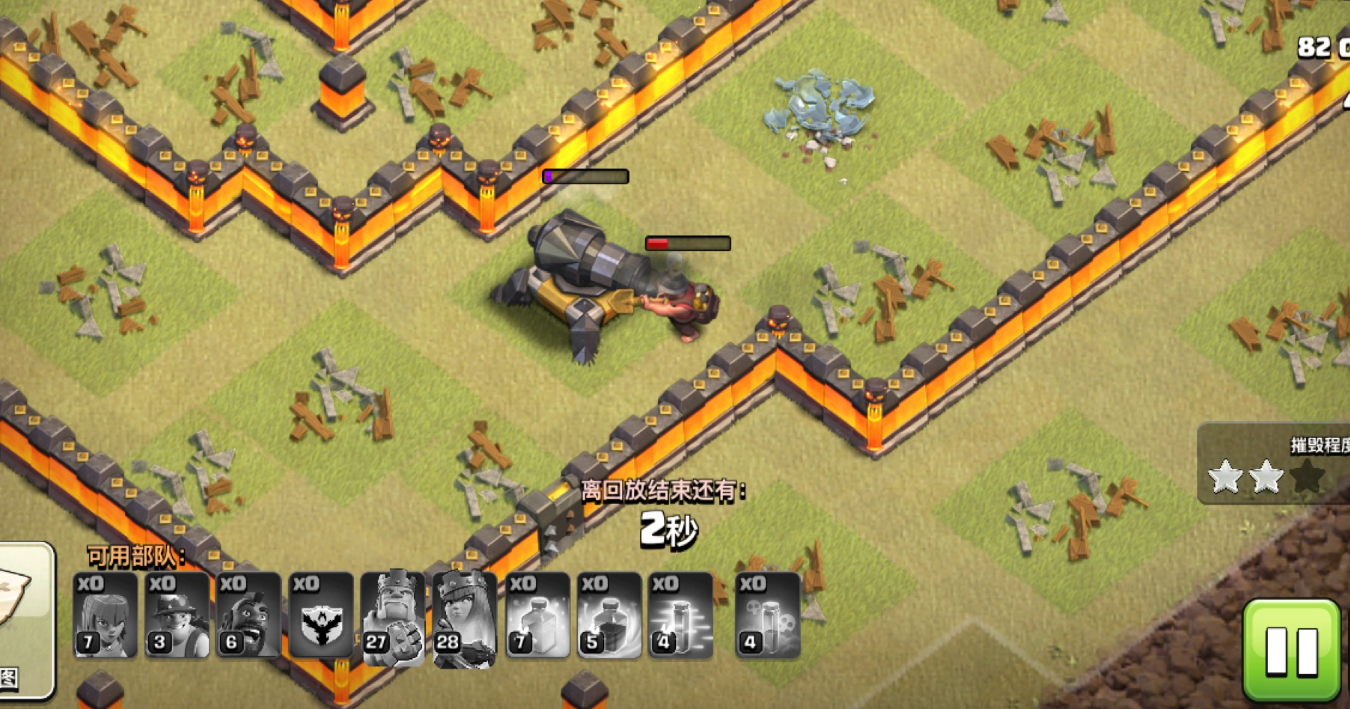Pause the replay with the green button

(x=1291, y=650)
